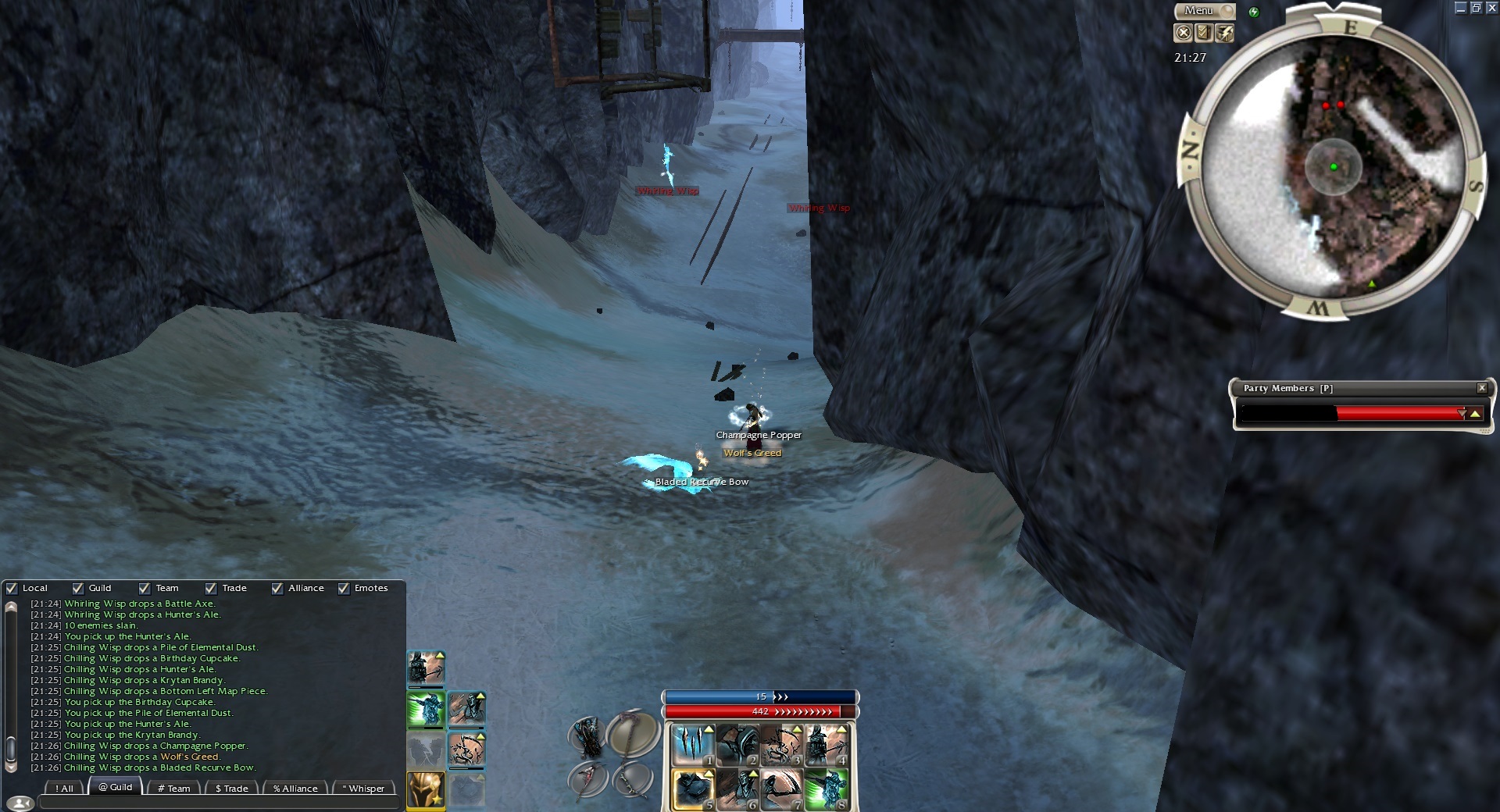Activate skill 1 with ice shards
This screenshot has width=1500, height=812.
click(692, 745)
